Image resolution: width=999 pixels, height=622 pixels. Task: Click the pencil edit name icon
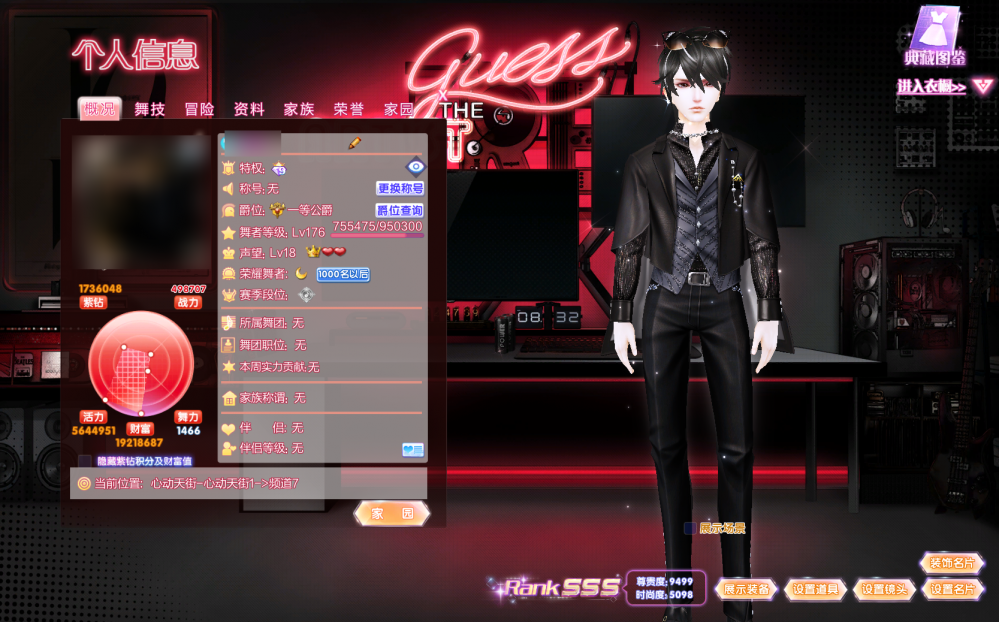[x=354, y=144]
